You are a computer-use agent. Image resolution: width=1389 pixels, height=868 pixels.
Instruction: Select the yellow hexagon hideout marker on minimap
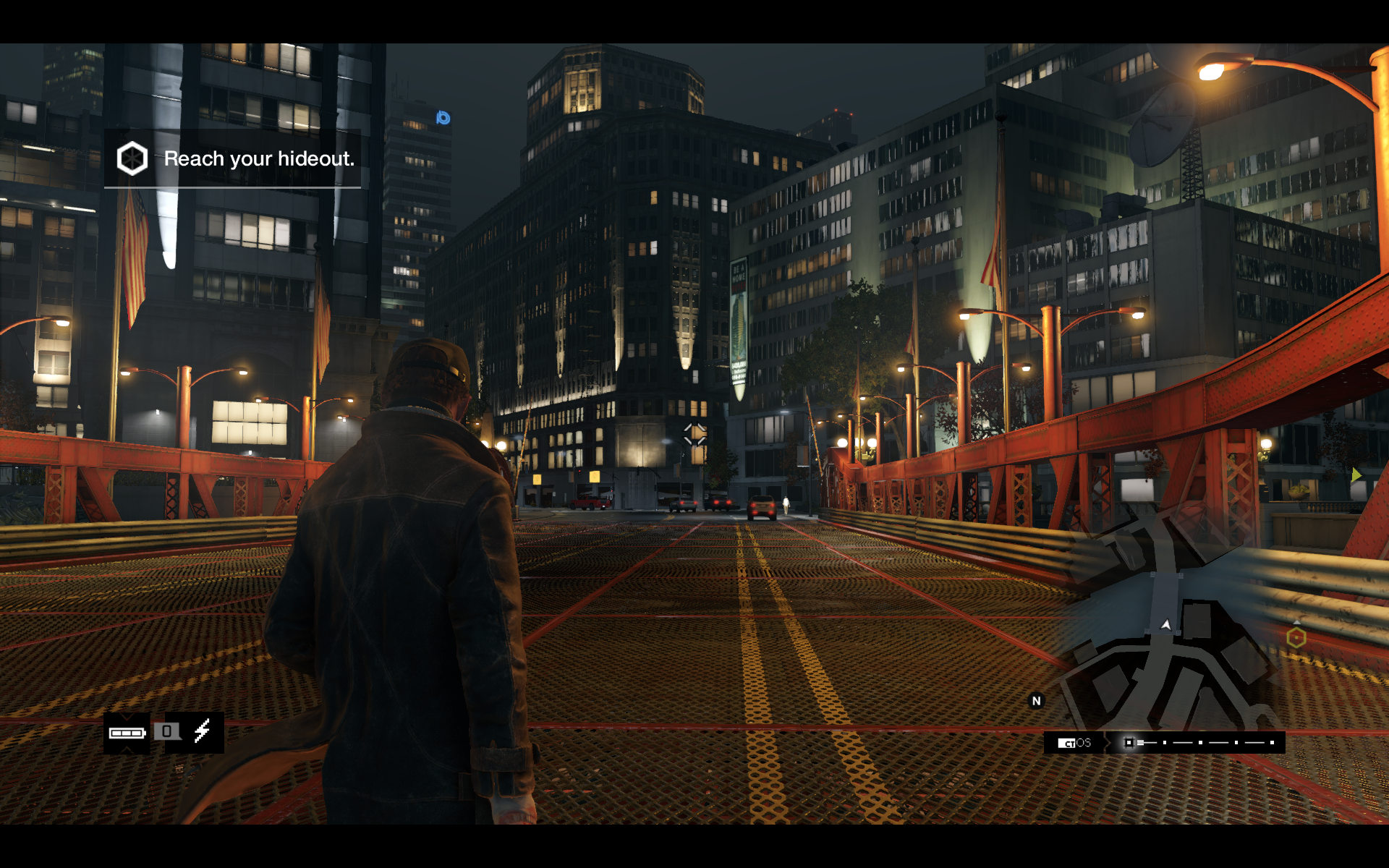1296,637
